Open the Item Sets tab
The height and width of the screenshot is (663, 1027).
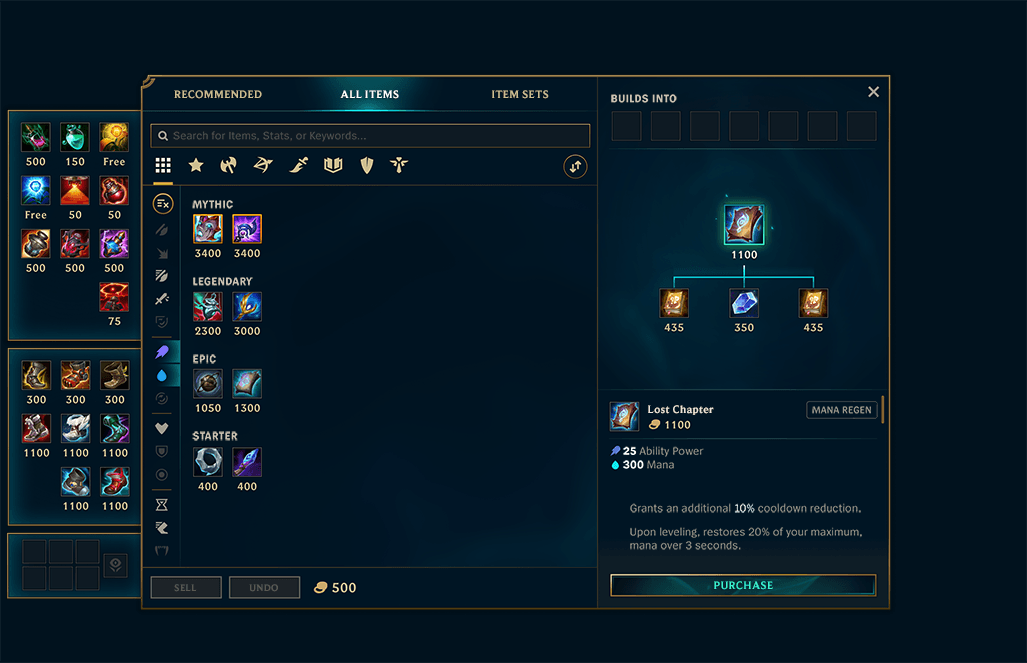tap(520, 94)
